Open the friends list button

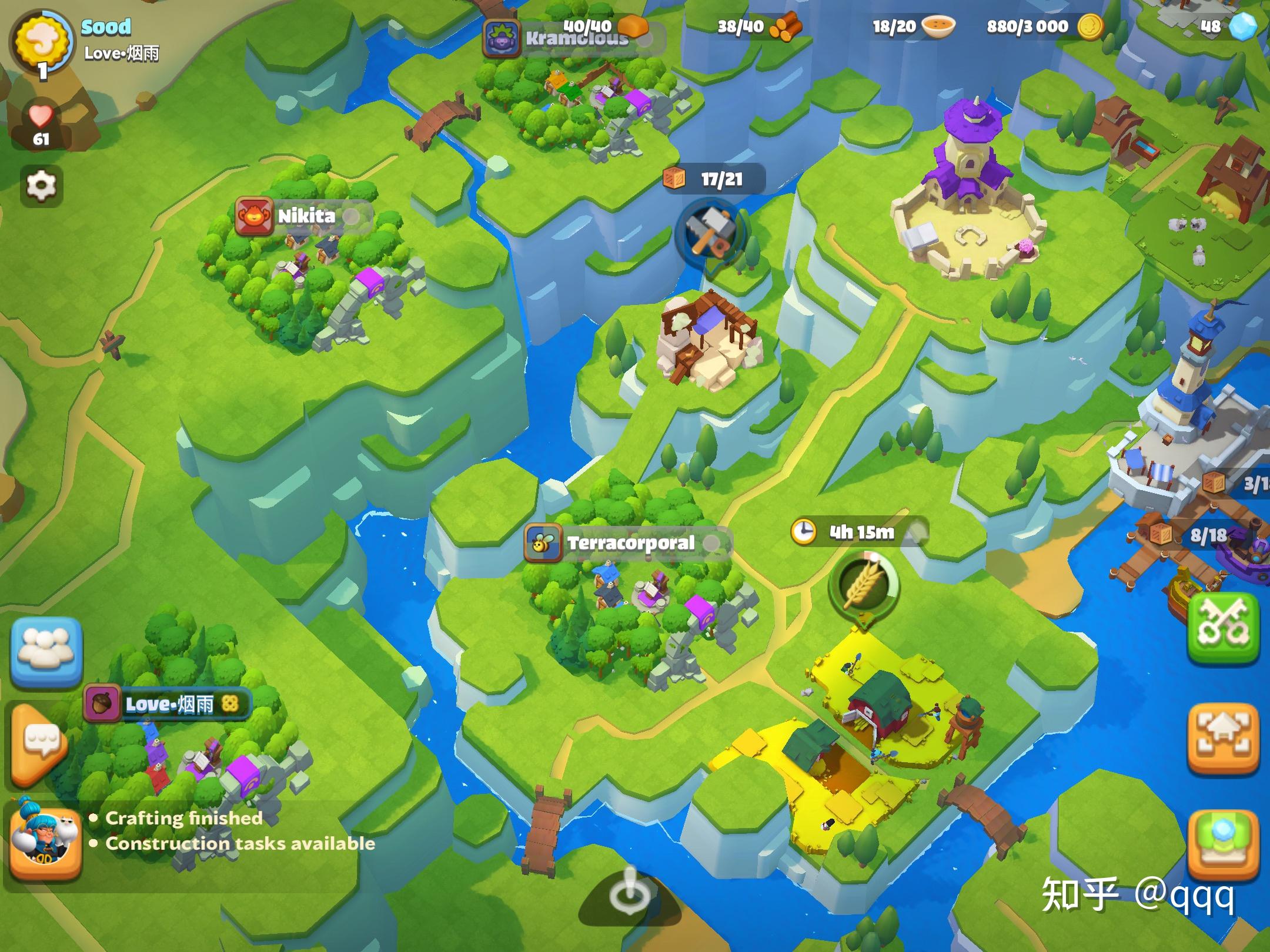point(46,651)
